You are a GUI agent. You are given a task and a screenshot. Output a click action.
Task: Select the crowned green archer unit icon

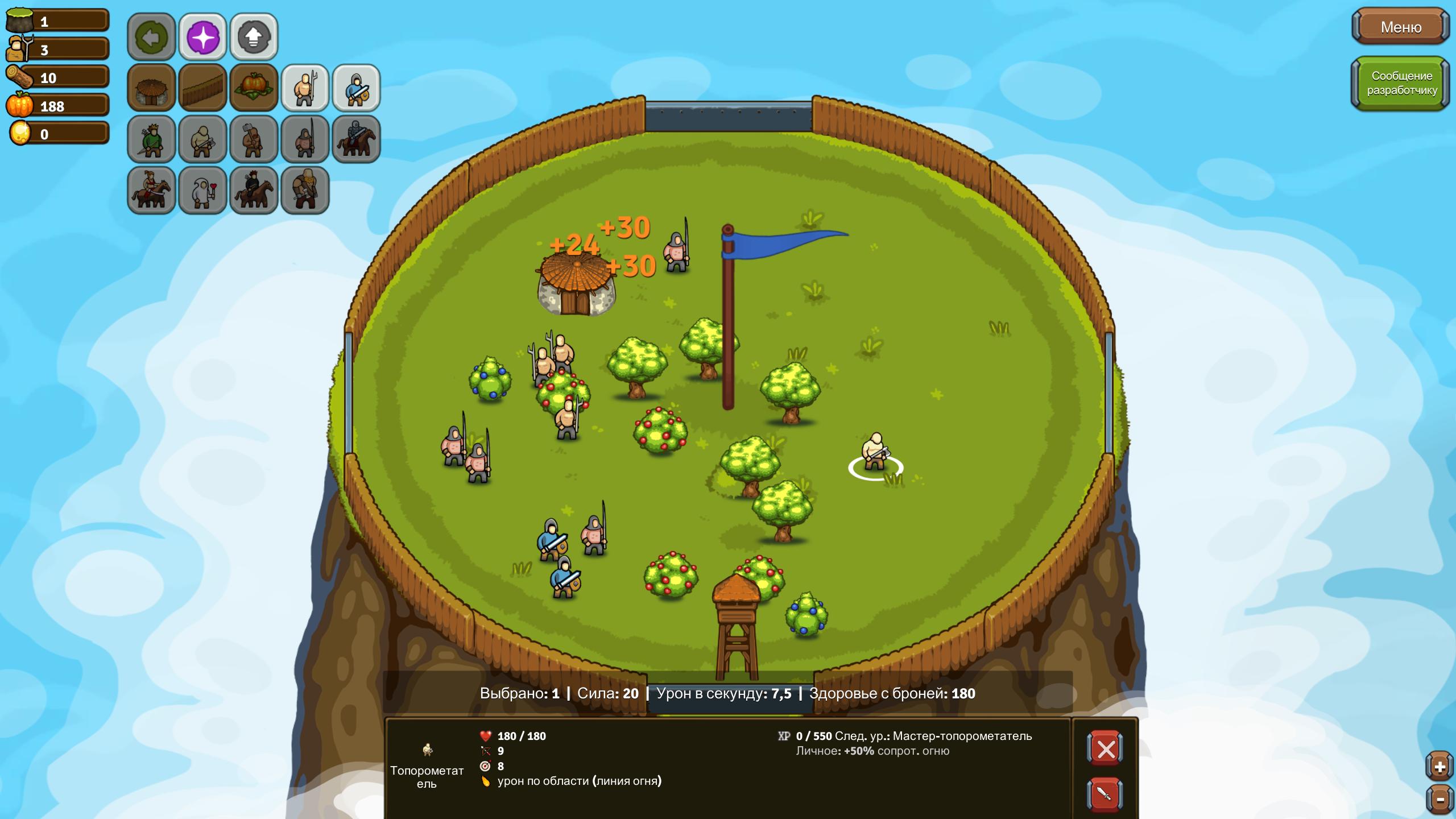[151, 139]
